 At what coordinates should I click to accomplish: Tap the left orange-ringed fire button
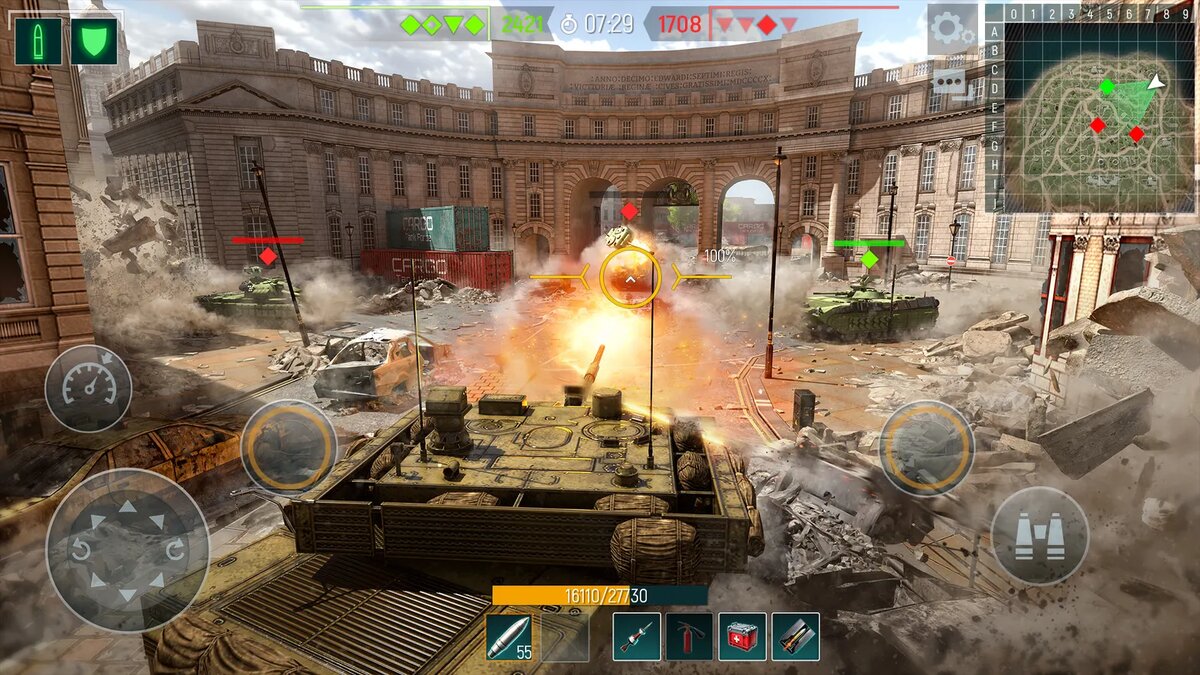[288, 447]
